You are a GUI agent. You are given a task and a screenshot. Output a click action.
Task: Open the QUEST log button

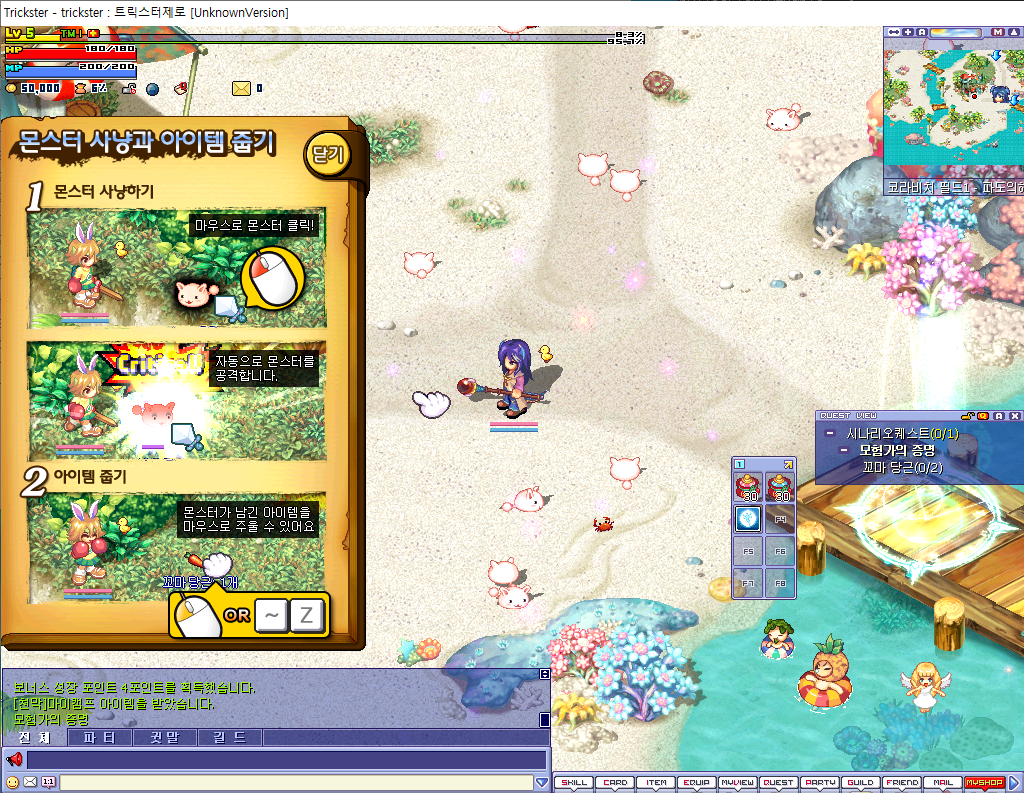pyautogui.click(x=779, y=783)
